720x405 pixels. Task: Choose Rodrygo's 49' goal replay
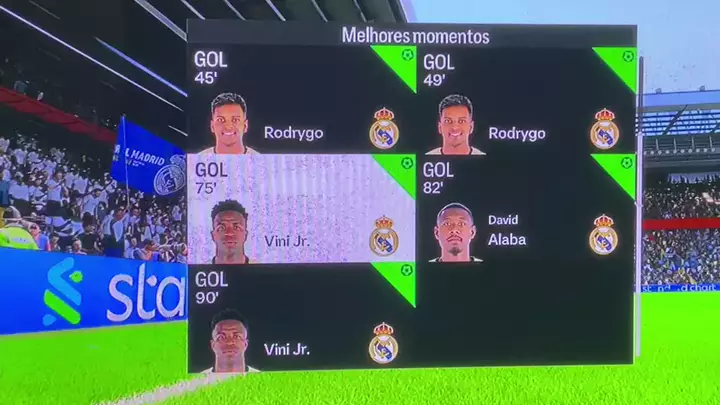(x=527, y=100)
